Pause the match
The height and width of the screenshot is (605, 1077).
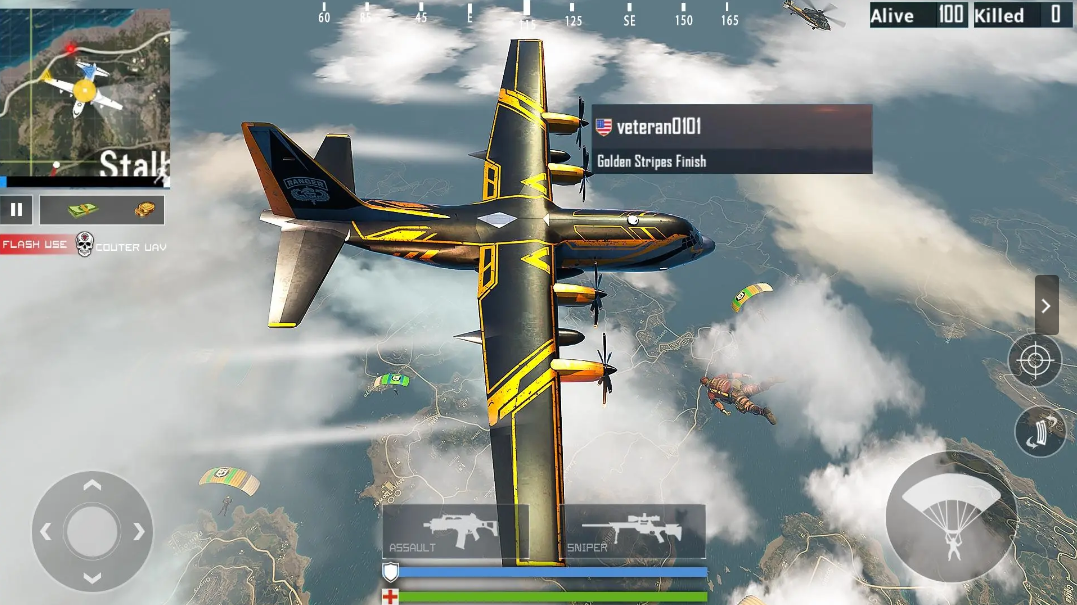click(x=16, y=210)
